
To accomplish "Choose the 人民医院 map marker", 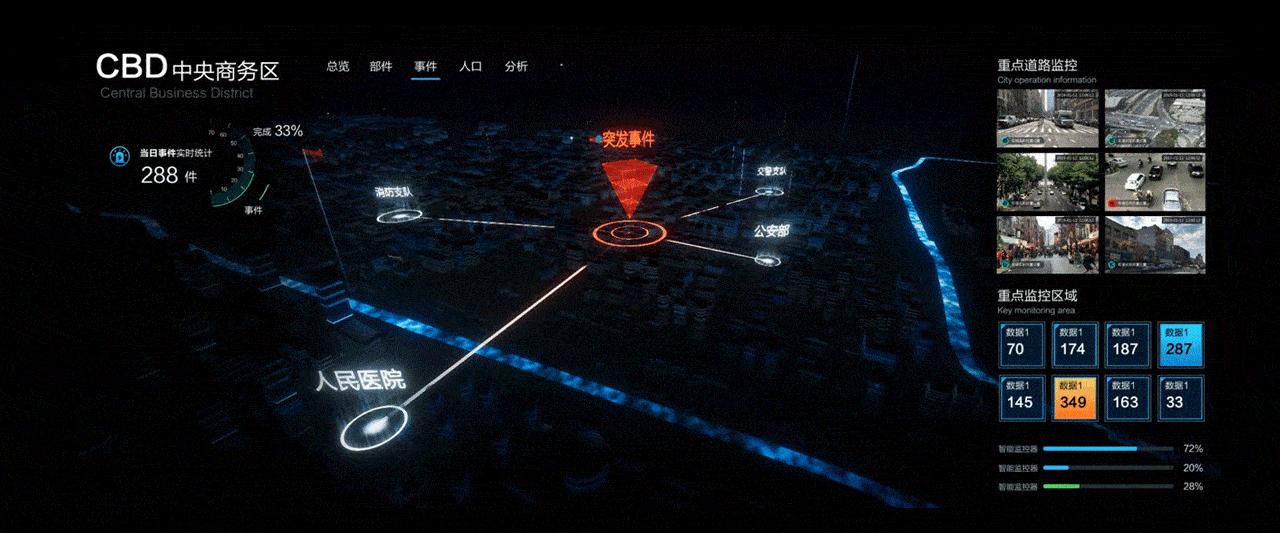I will (x=375, y=428).
